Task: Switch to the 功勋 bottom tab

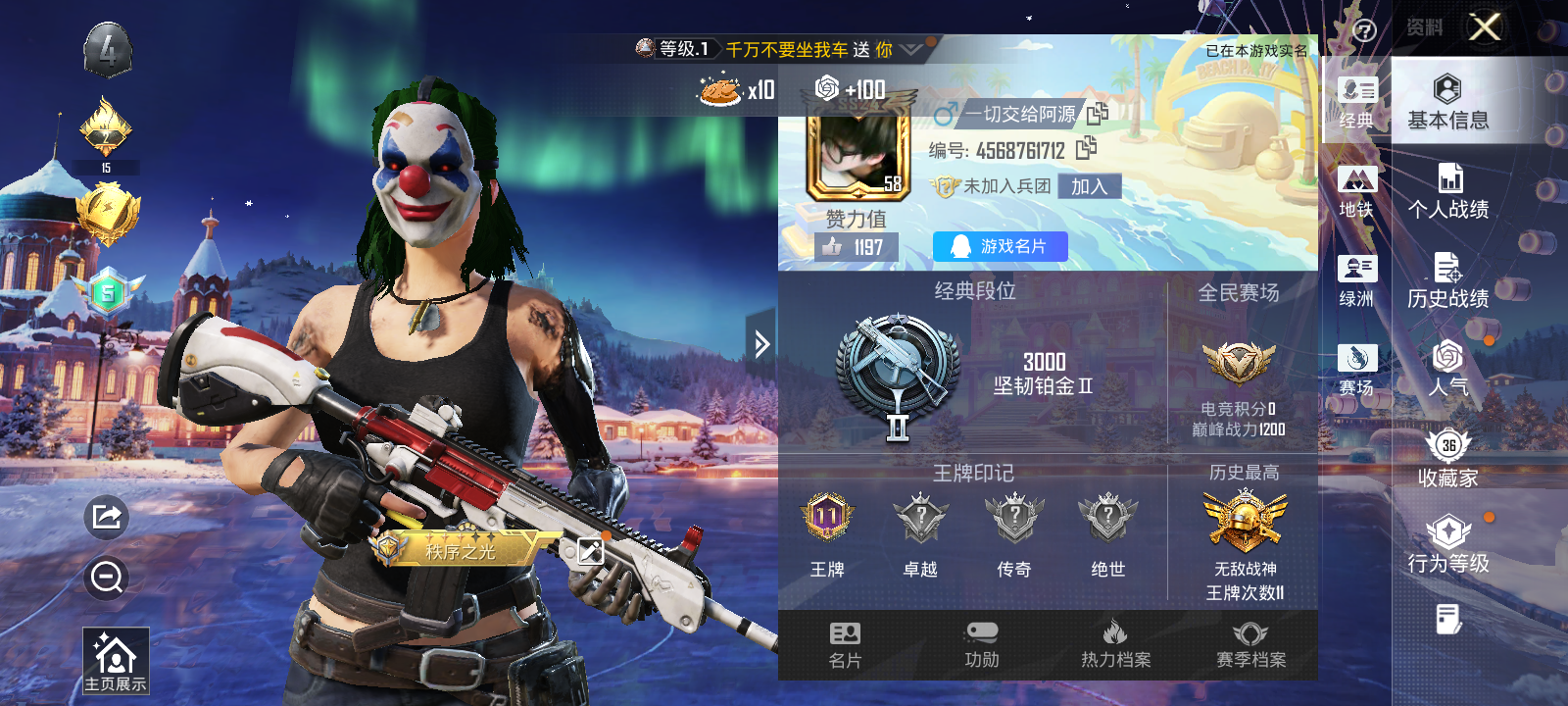Action: click(981, 645)
